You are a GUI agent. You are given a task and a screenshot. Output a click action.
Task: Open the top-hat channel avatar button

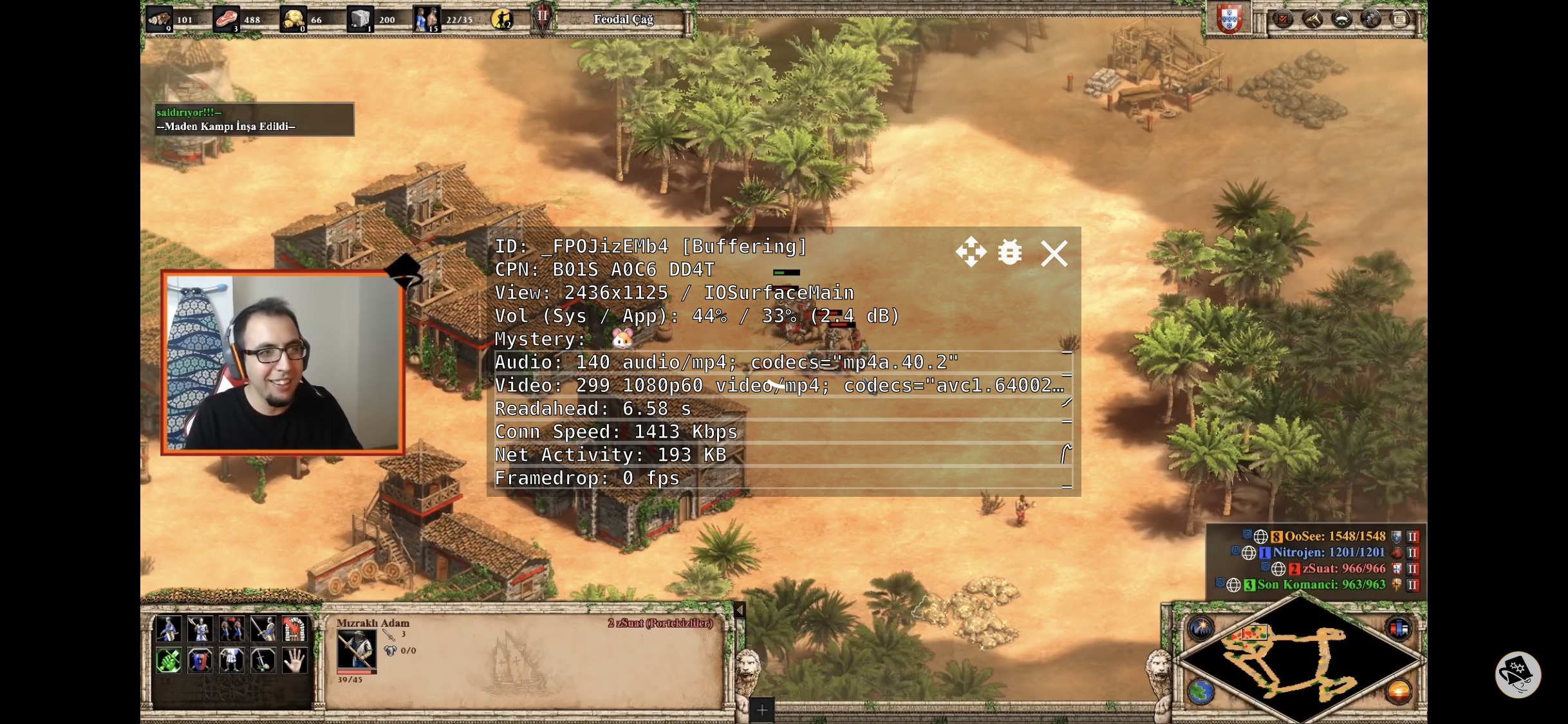[x=1518, y=675]
